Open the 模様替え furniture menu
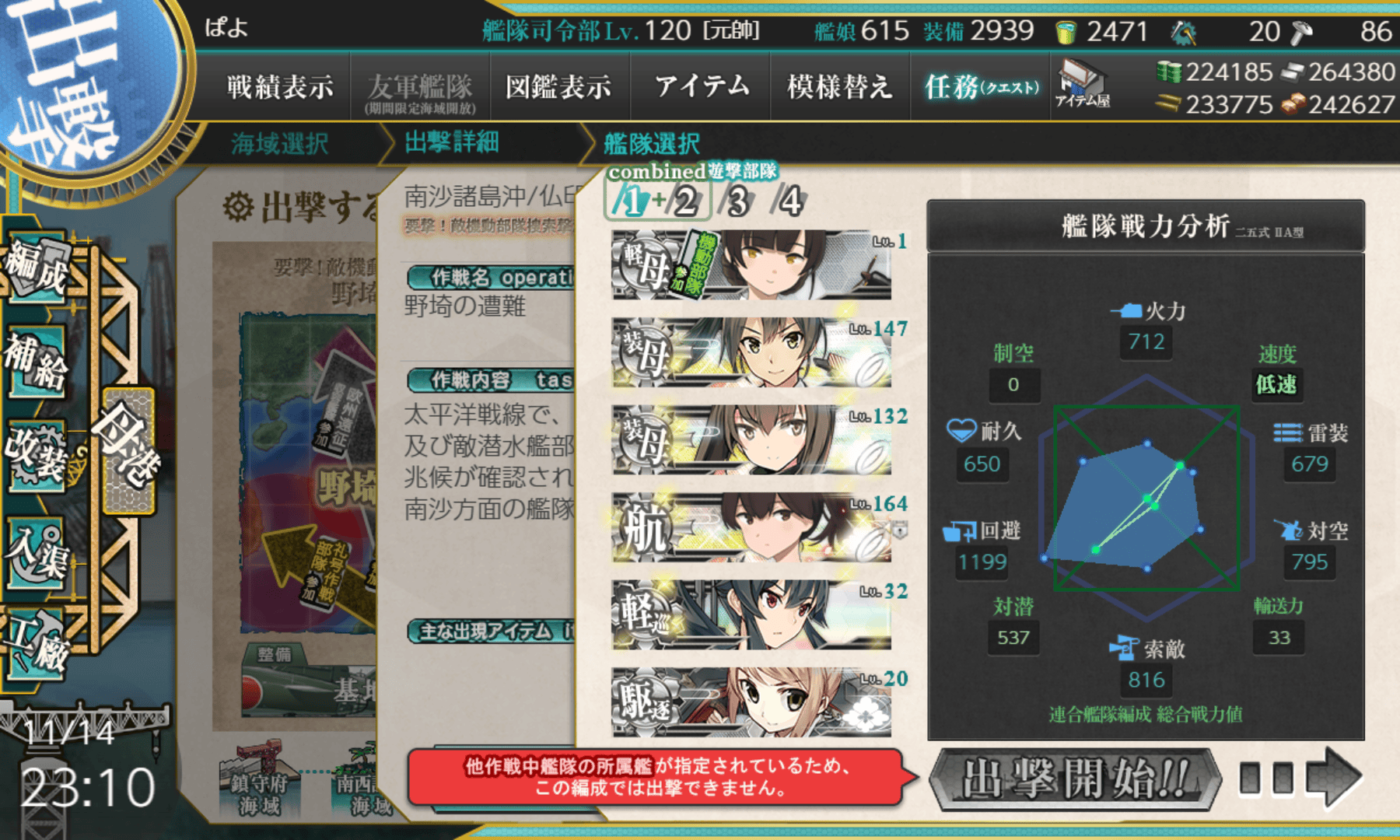 point(839,87)
